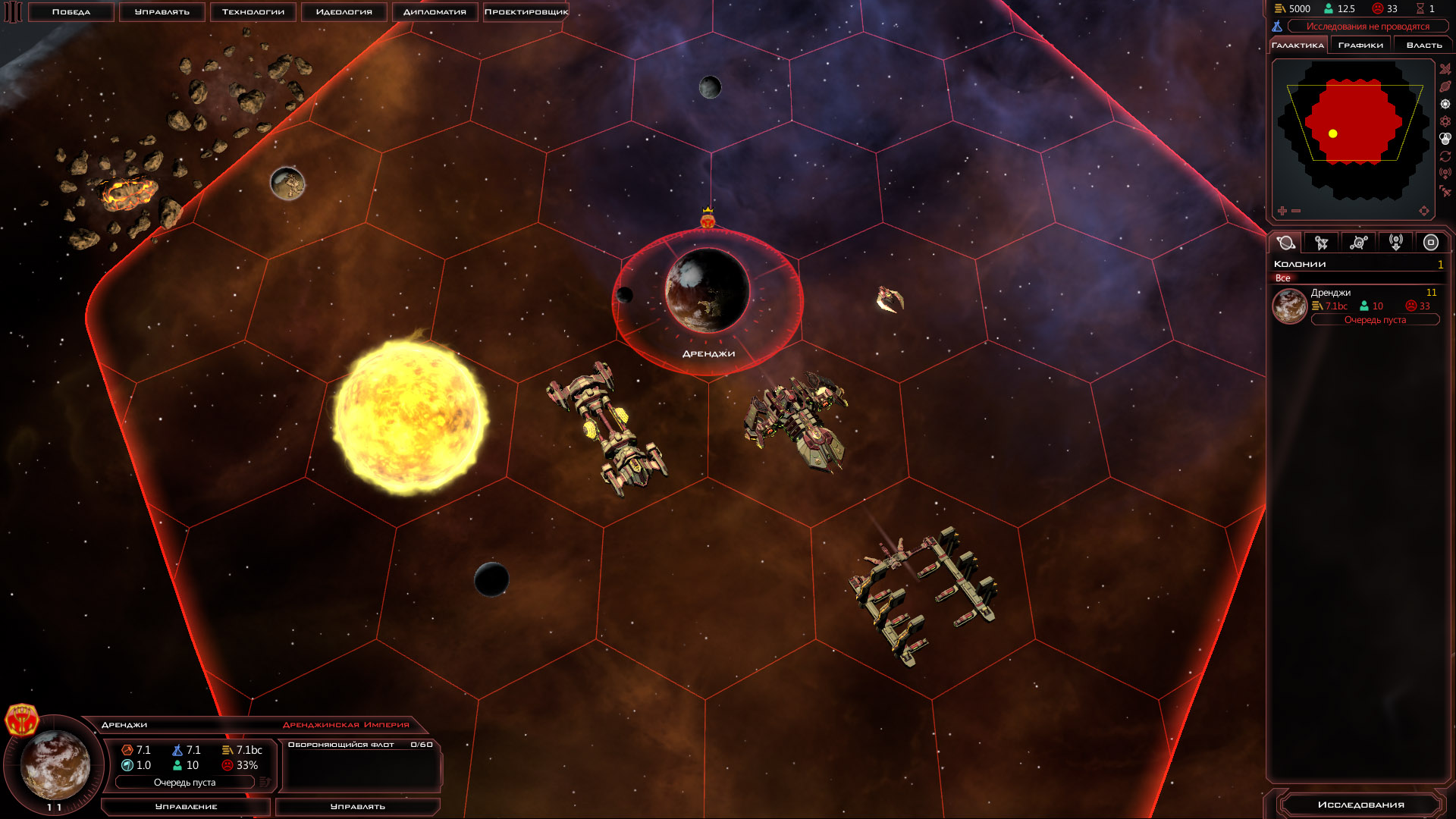Image resolution: width=1456 pixels, height=819 pixels.
Task: Open the Победа (Victory) menu
Action: click(71, 12)
